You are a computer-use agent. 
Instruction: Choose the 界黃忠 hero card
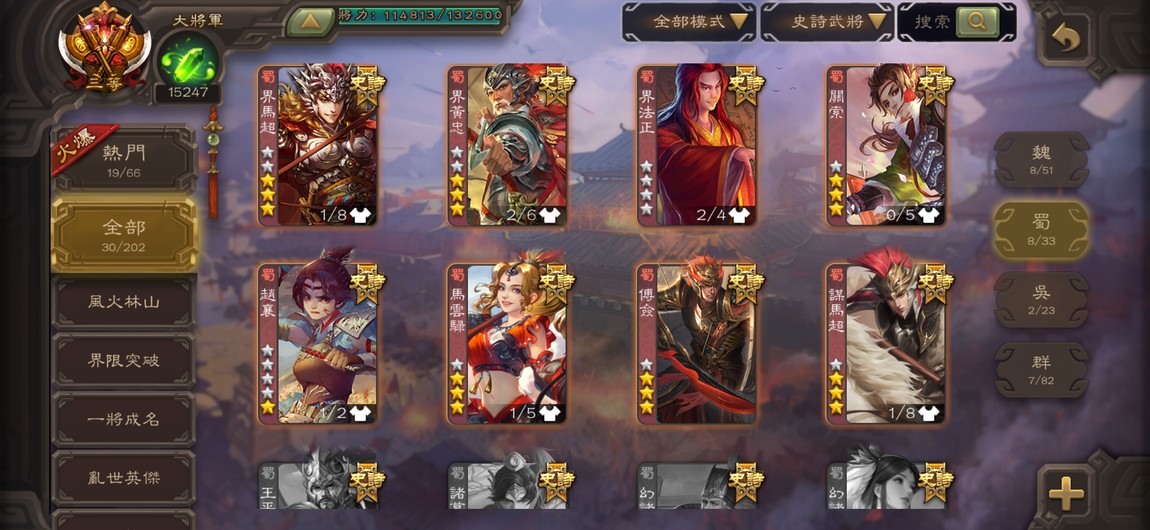[507, 146]
